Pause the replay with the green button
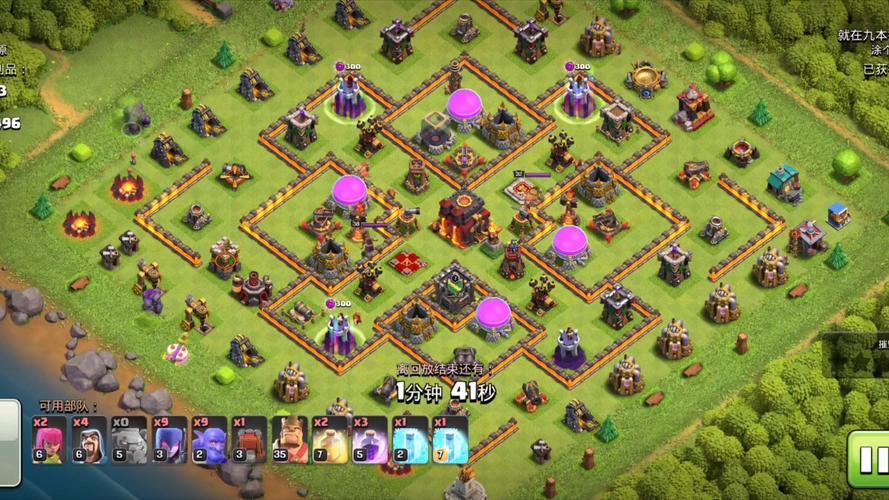 [867, 457]
